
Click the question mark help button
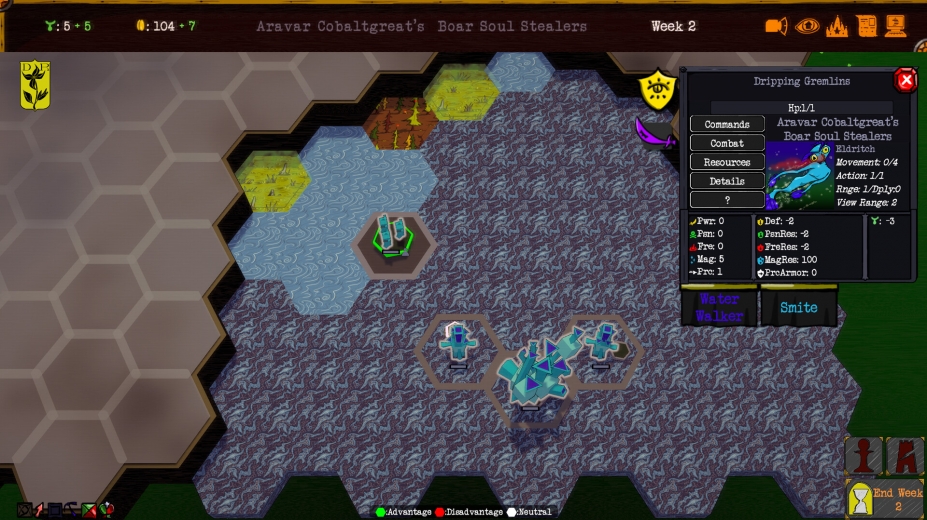point(727,199)
